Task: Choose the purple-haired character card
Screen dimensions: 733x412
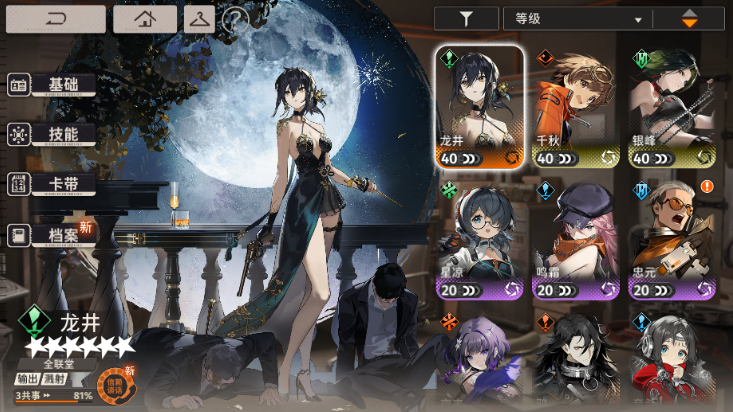Action: (480, 360)
